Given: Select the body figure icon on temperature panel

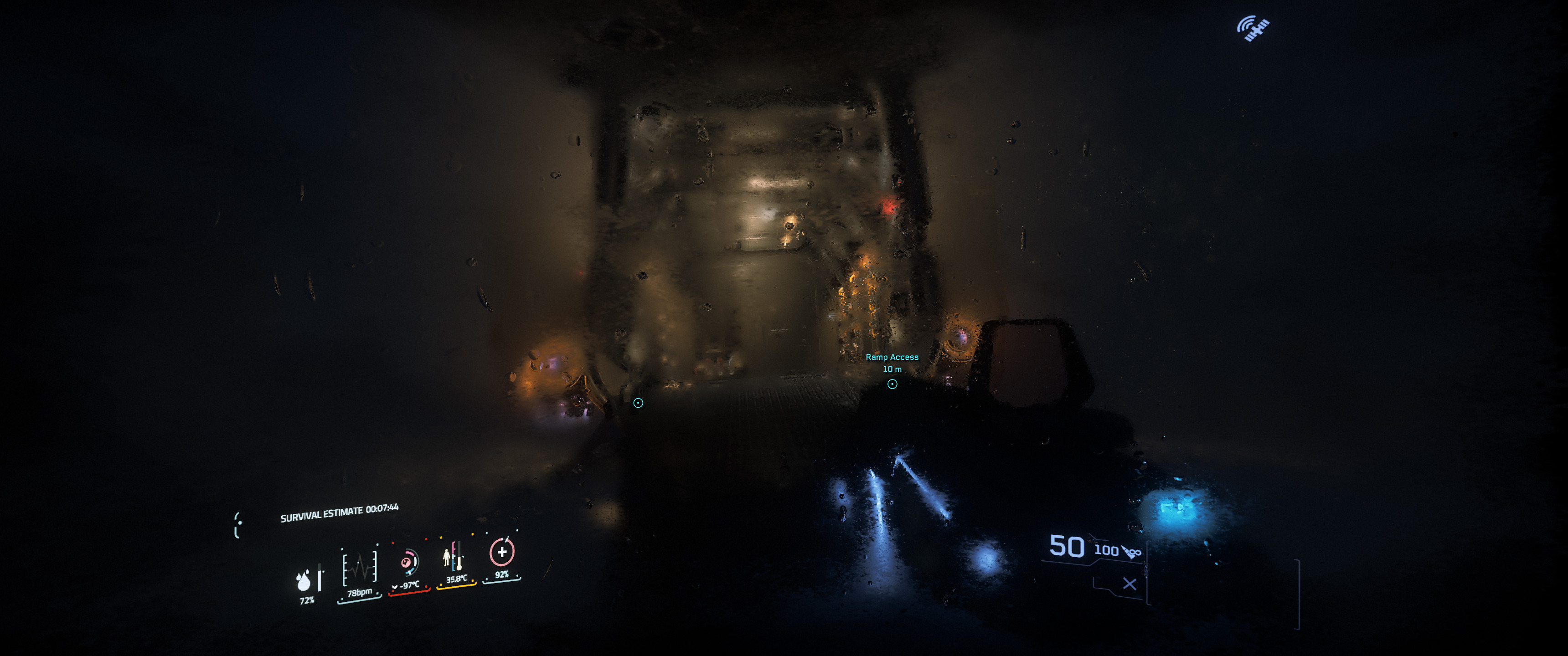Looking at the screenshot, I should (447, 558).
